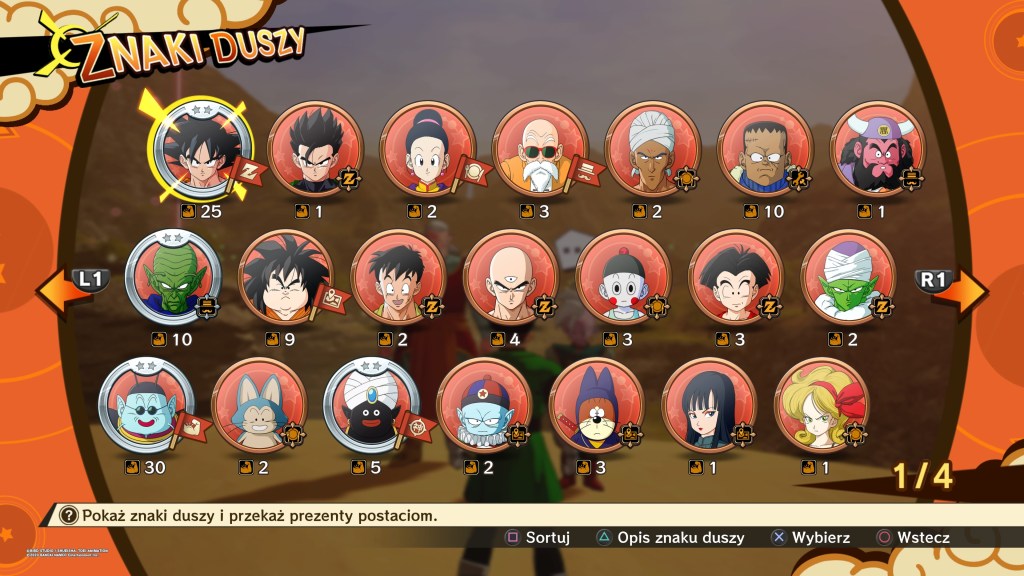The width and height of the screenshot is (1024, 576).
Task: Choose the Ox-King soul emblem with horned helmet
Action: (x=877, y=150)
